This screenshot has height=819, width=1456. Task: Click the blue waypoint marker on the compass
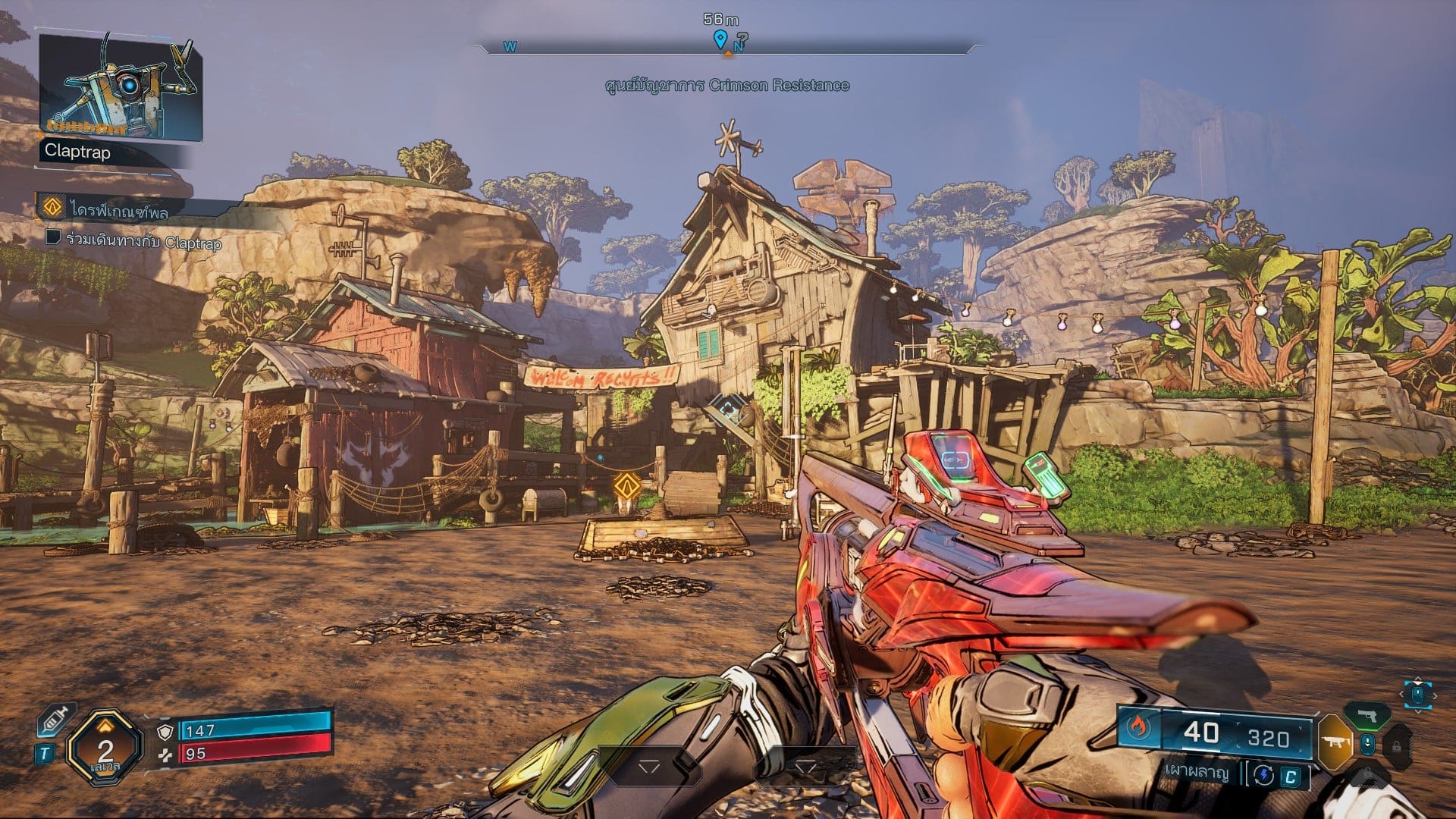(720, 39)
